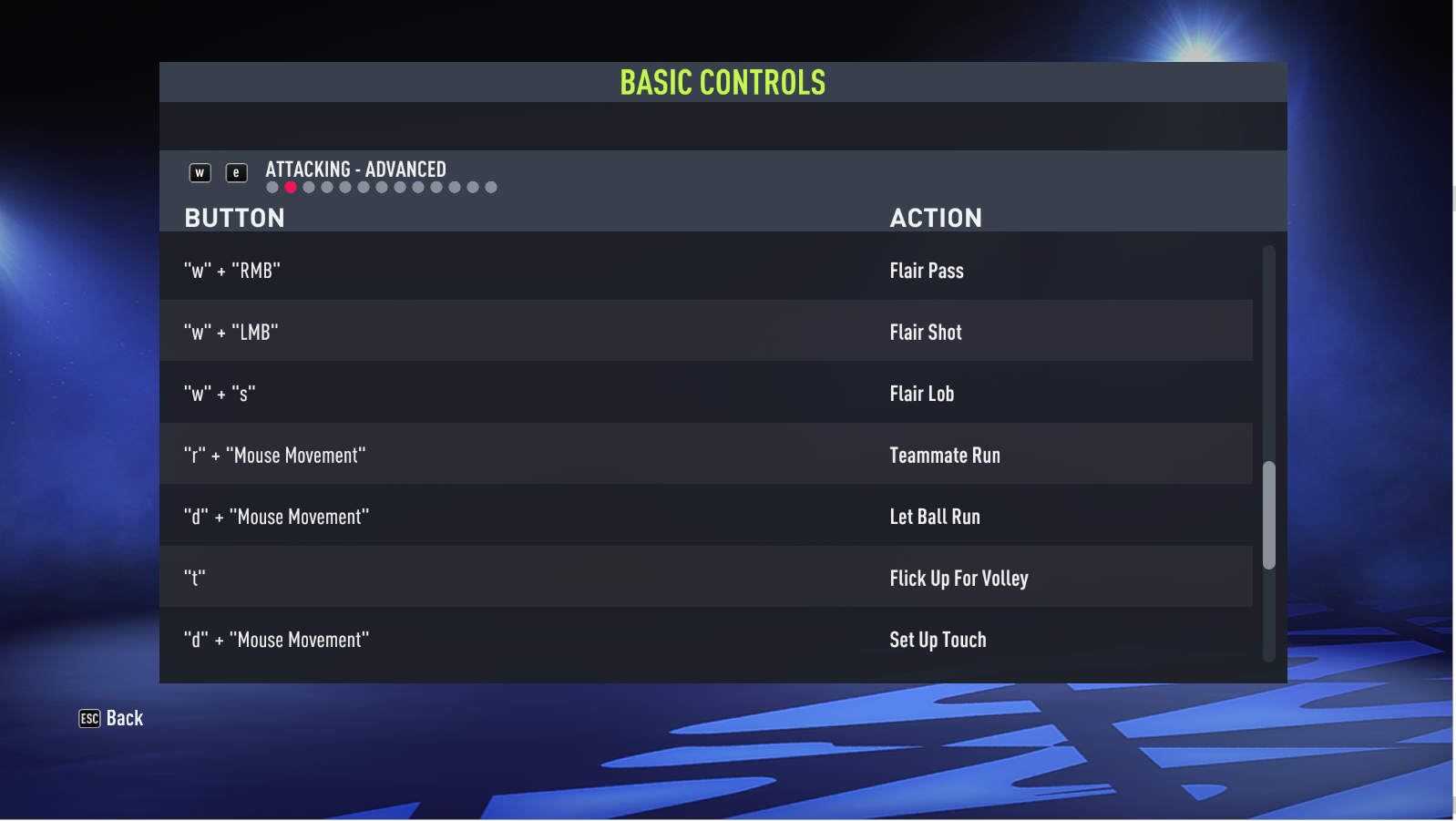1456x821 pixels.
Task: Select the Let Ball Run control row
Action: point(711,516)
